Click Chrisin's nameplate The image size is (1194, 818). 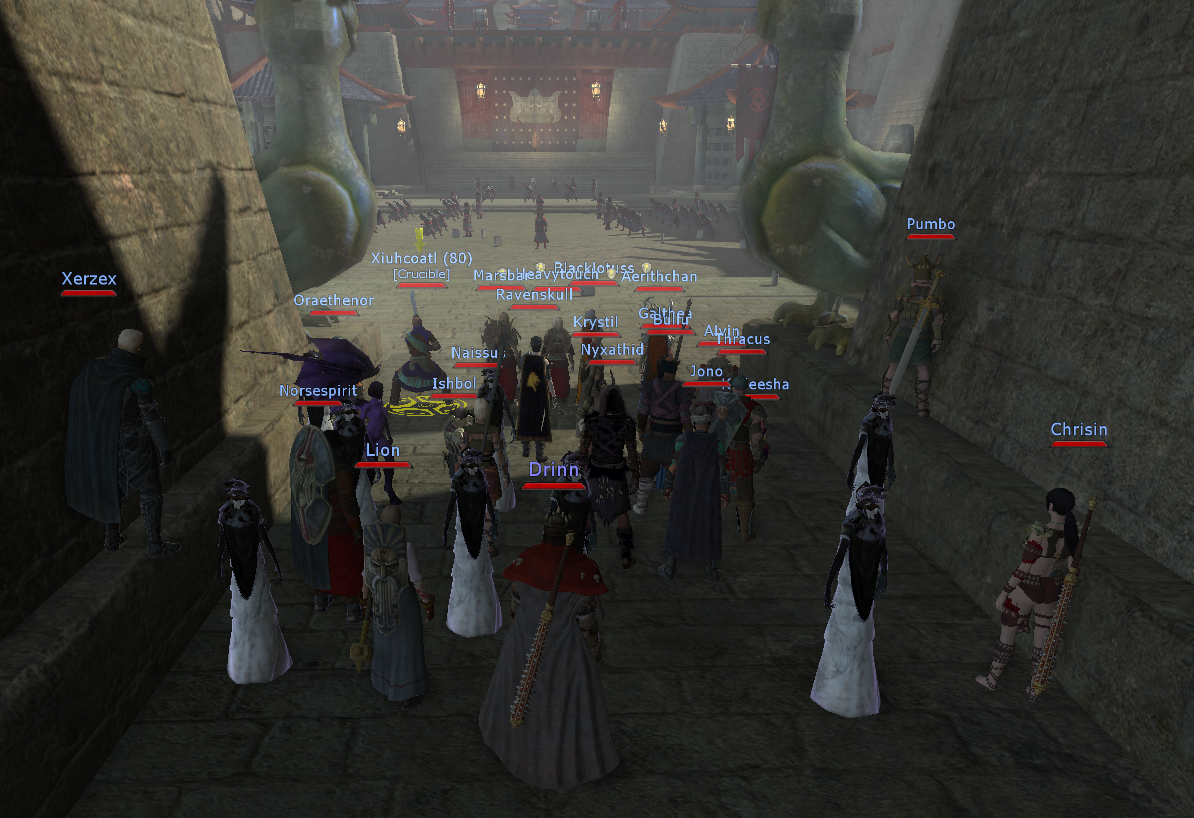1078,431
